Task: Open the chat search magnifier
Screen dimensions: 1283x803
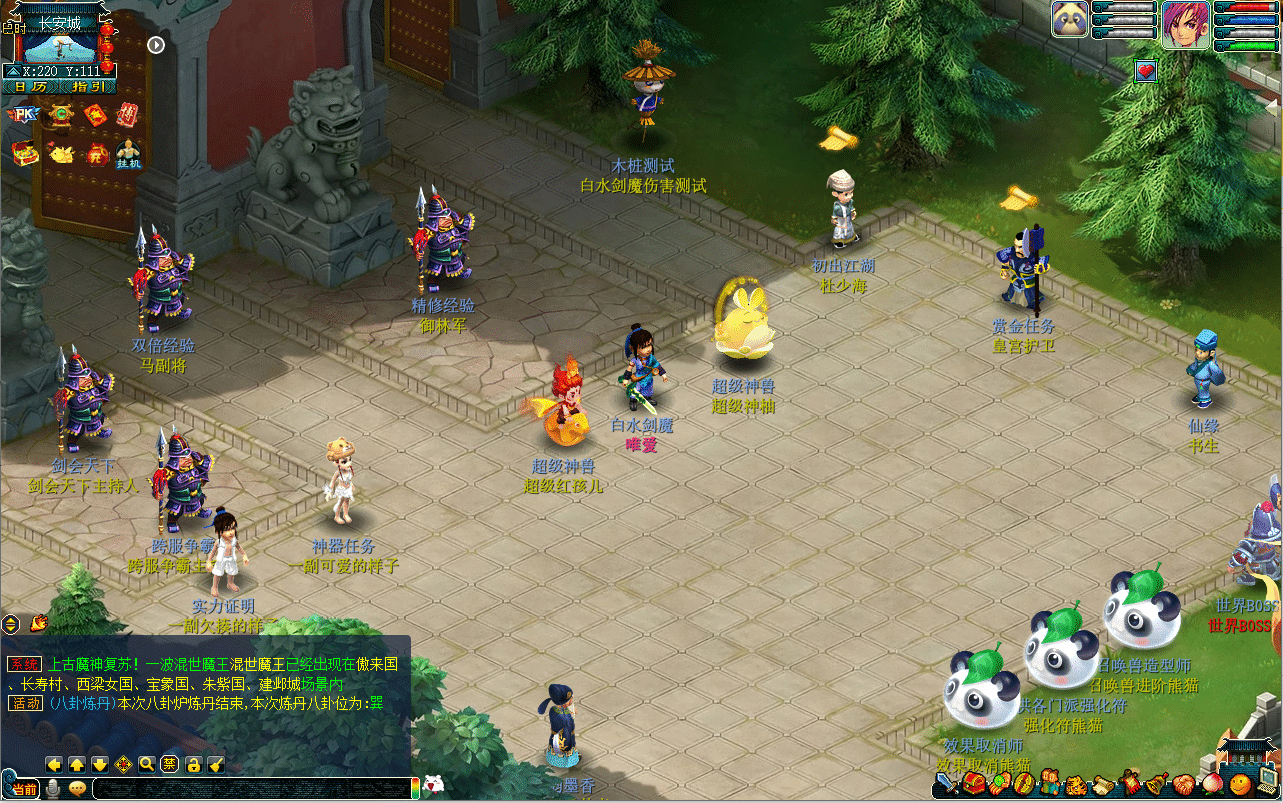Action: point(146,764)
